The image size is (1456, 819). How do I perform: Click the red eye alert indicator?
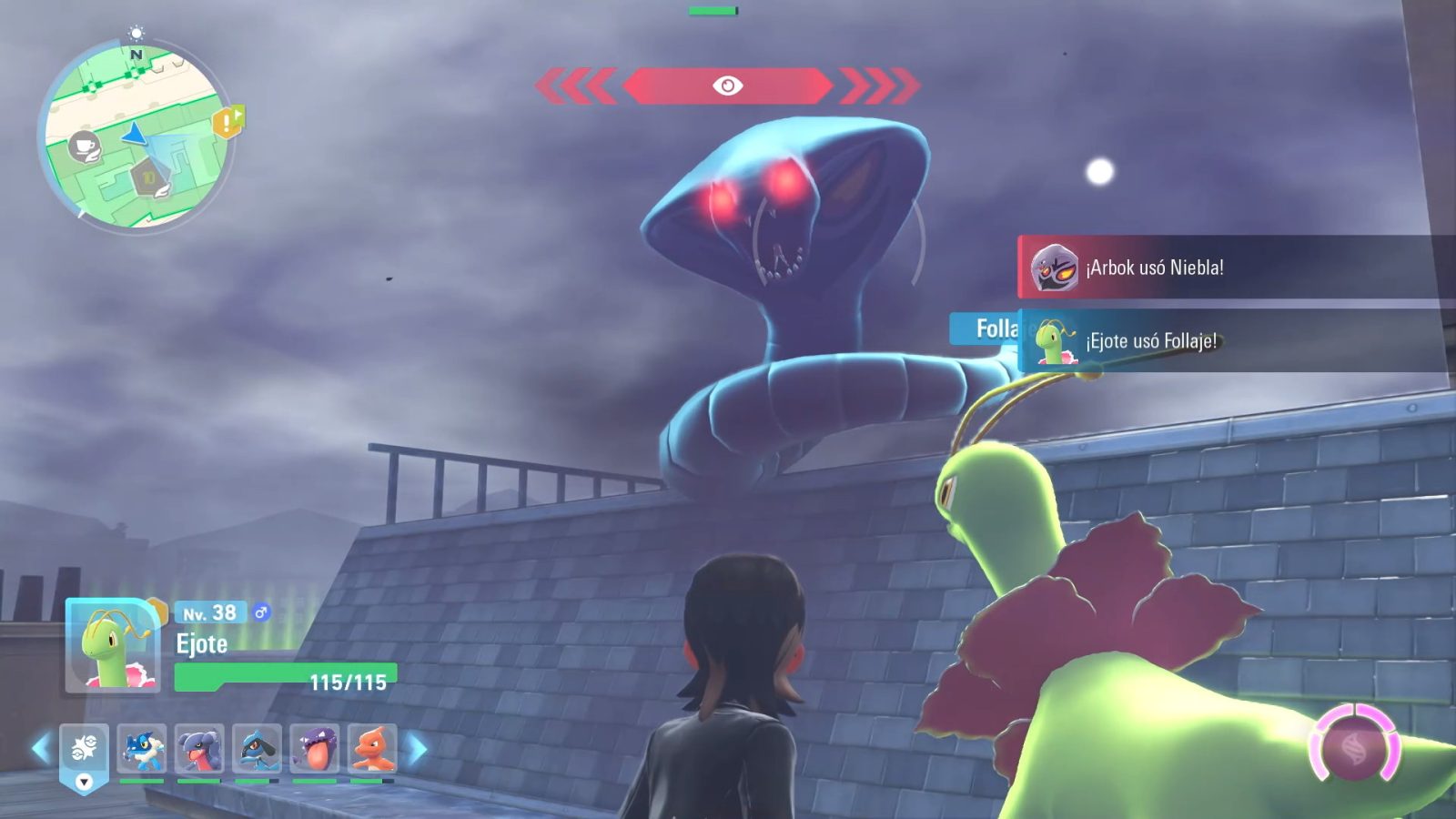pos(727,86)
